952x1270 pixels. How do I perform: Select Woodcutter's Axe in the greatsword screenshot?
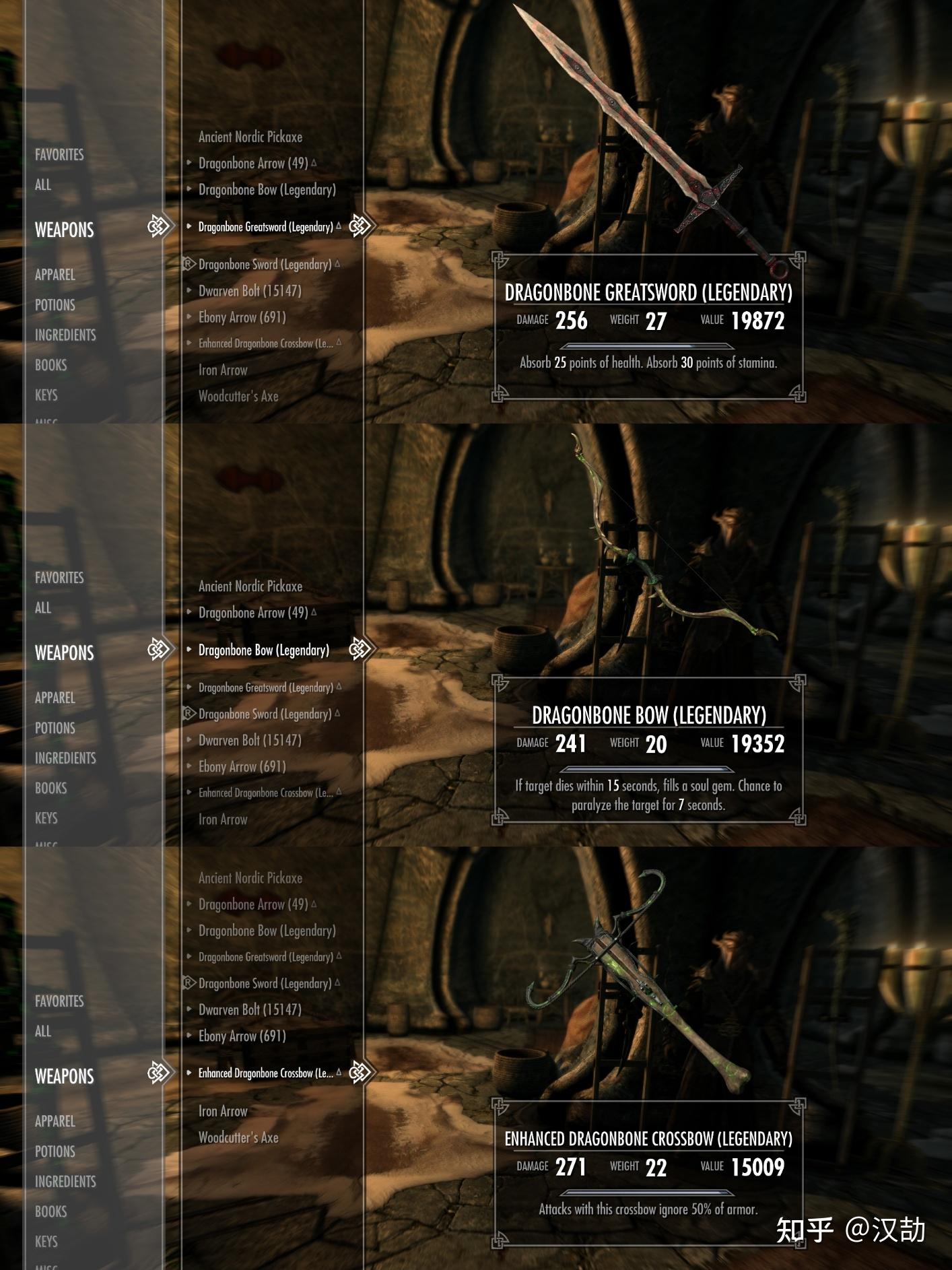tap(238, 397)
